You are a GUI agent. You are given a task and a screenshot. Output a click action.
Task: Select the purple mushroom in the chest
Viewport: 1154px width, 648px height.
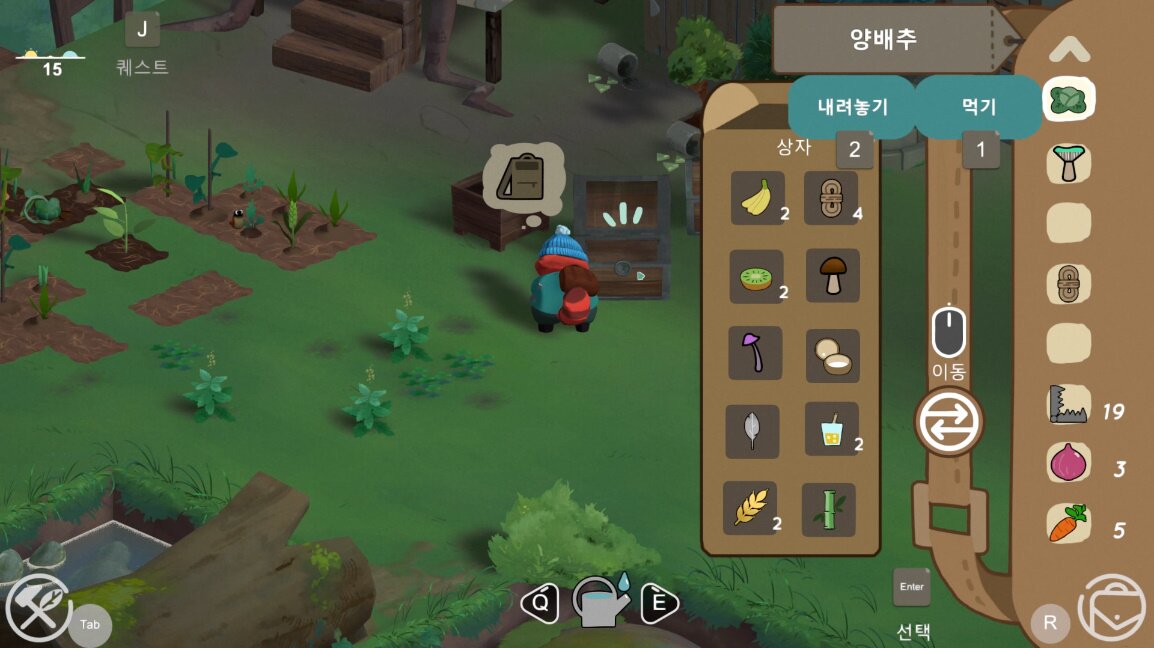tap(755, 353)
